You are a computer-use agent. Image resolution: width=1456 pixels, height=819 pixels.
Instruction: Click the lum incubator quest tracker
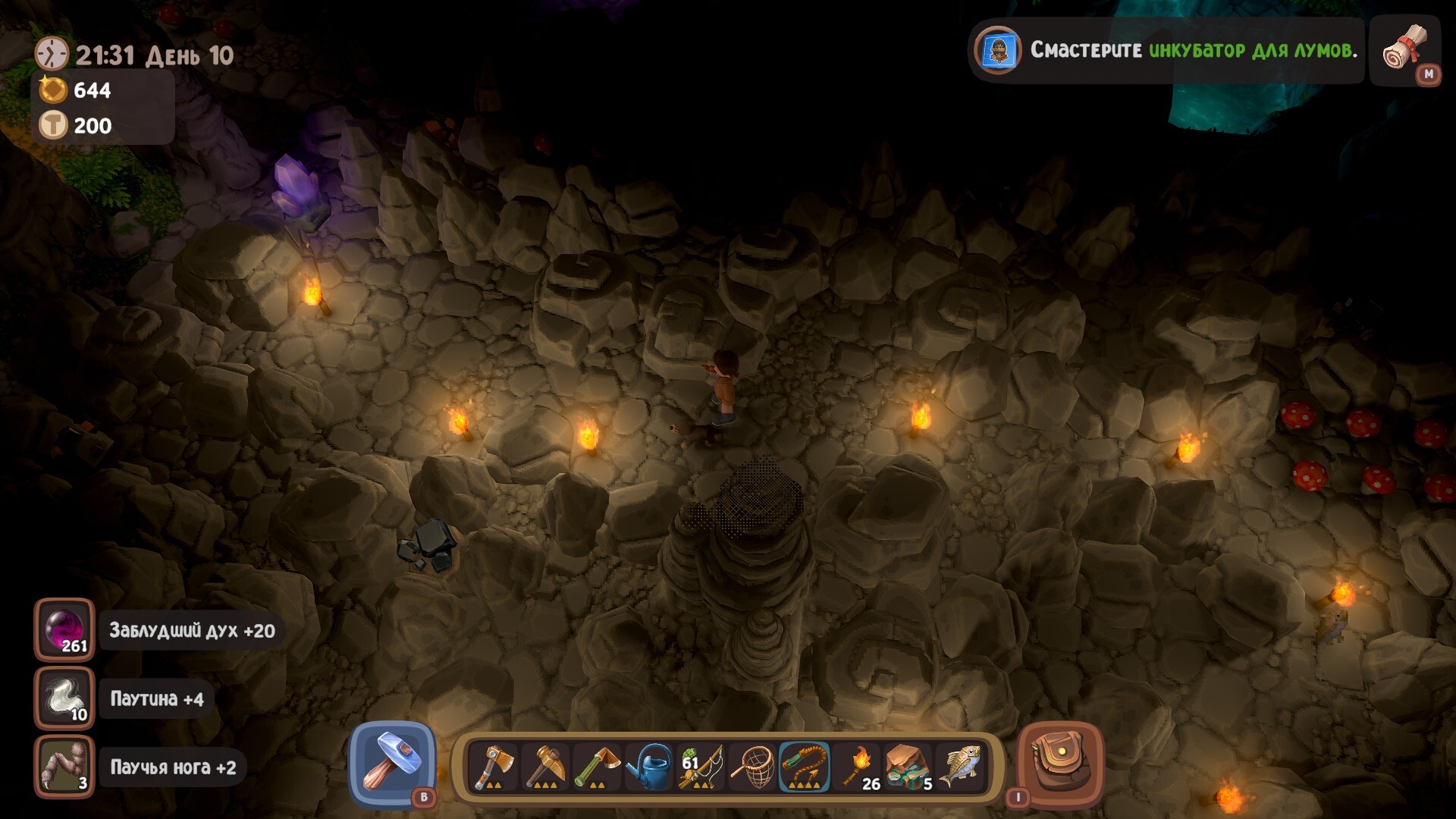pyautogui.click(x=1168, y=51)
